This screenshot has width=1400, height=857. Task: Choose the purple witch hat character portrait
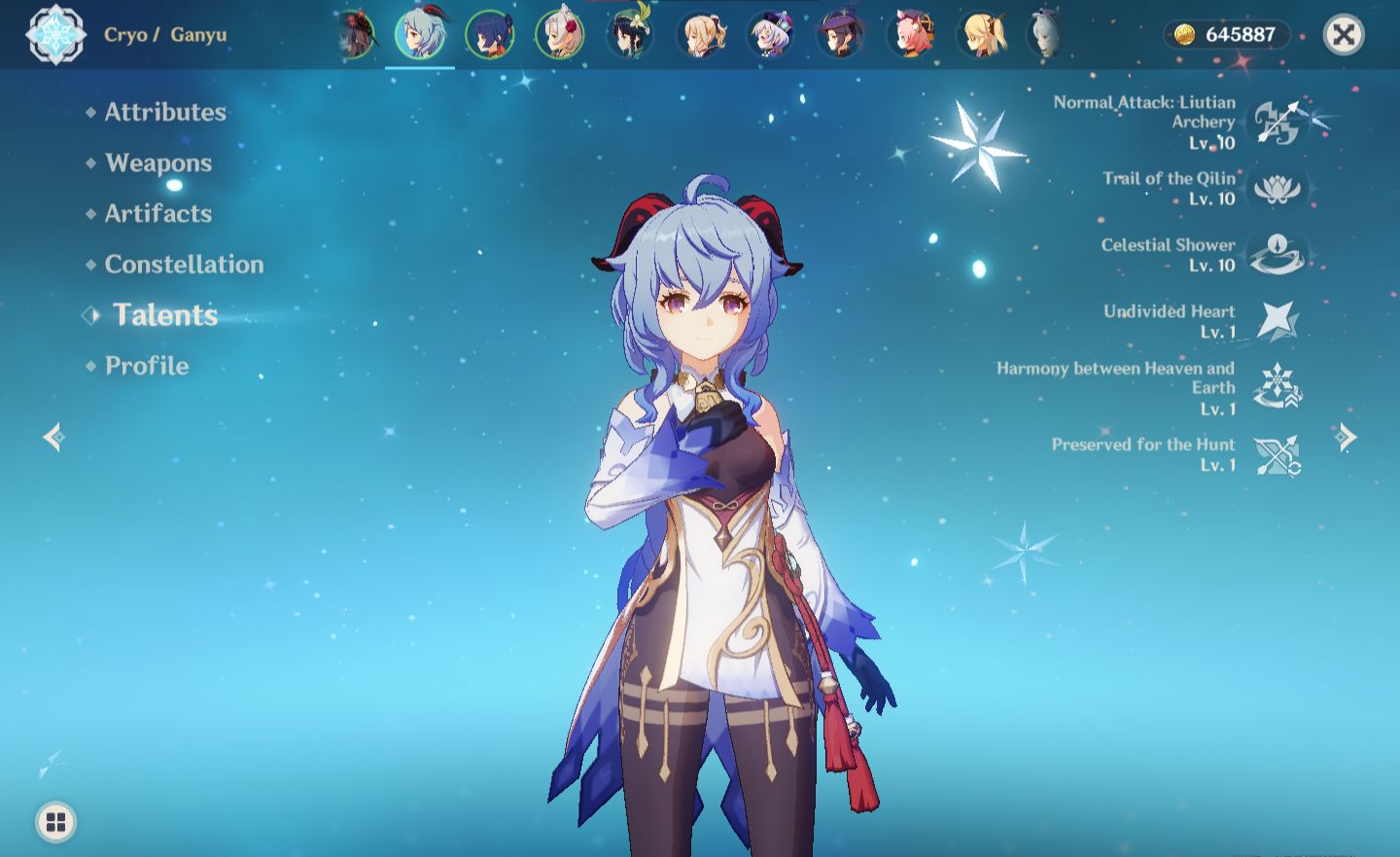point(840,35)
